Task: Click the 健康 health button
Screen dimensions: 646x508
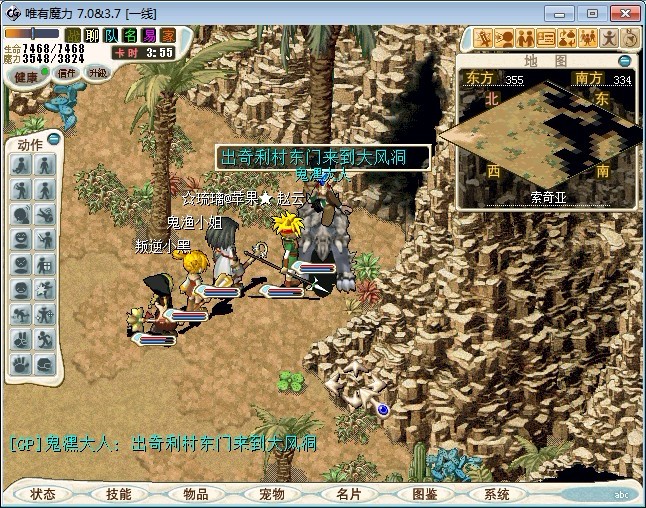Action: pos(27,76)
